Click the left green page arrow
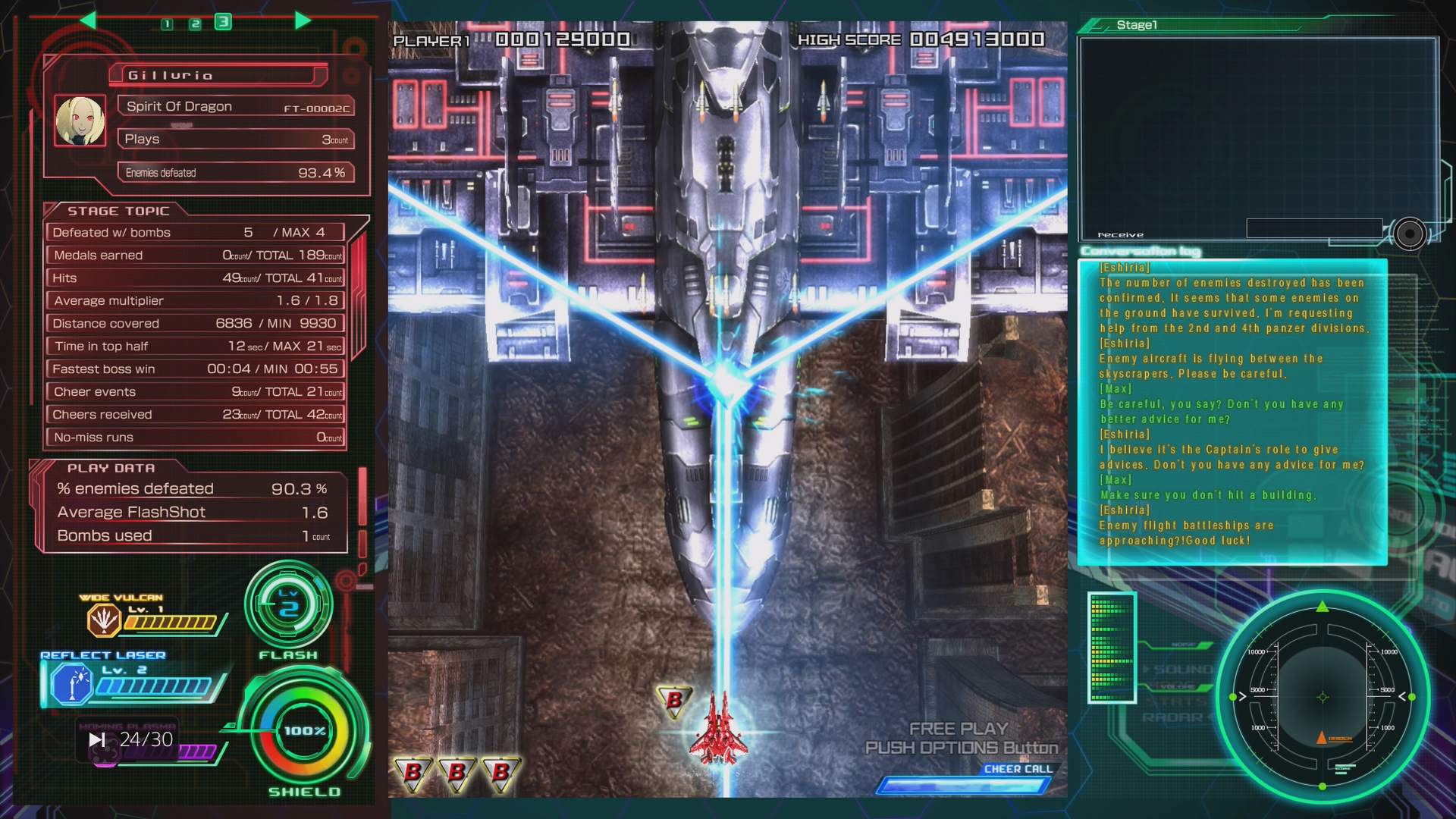 coord(88,20)
